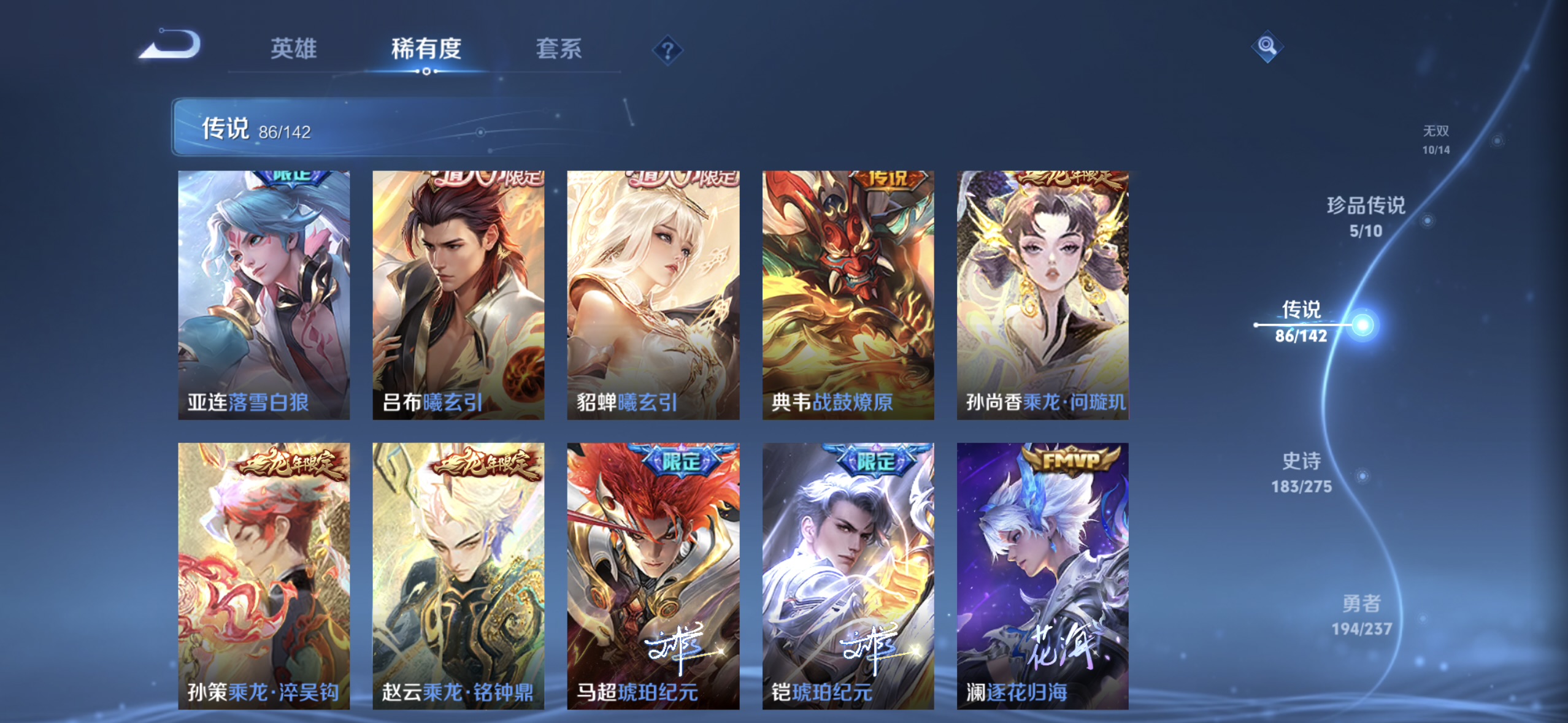Open the help question mark icon

(x=667, y=49)
